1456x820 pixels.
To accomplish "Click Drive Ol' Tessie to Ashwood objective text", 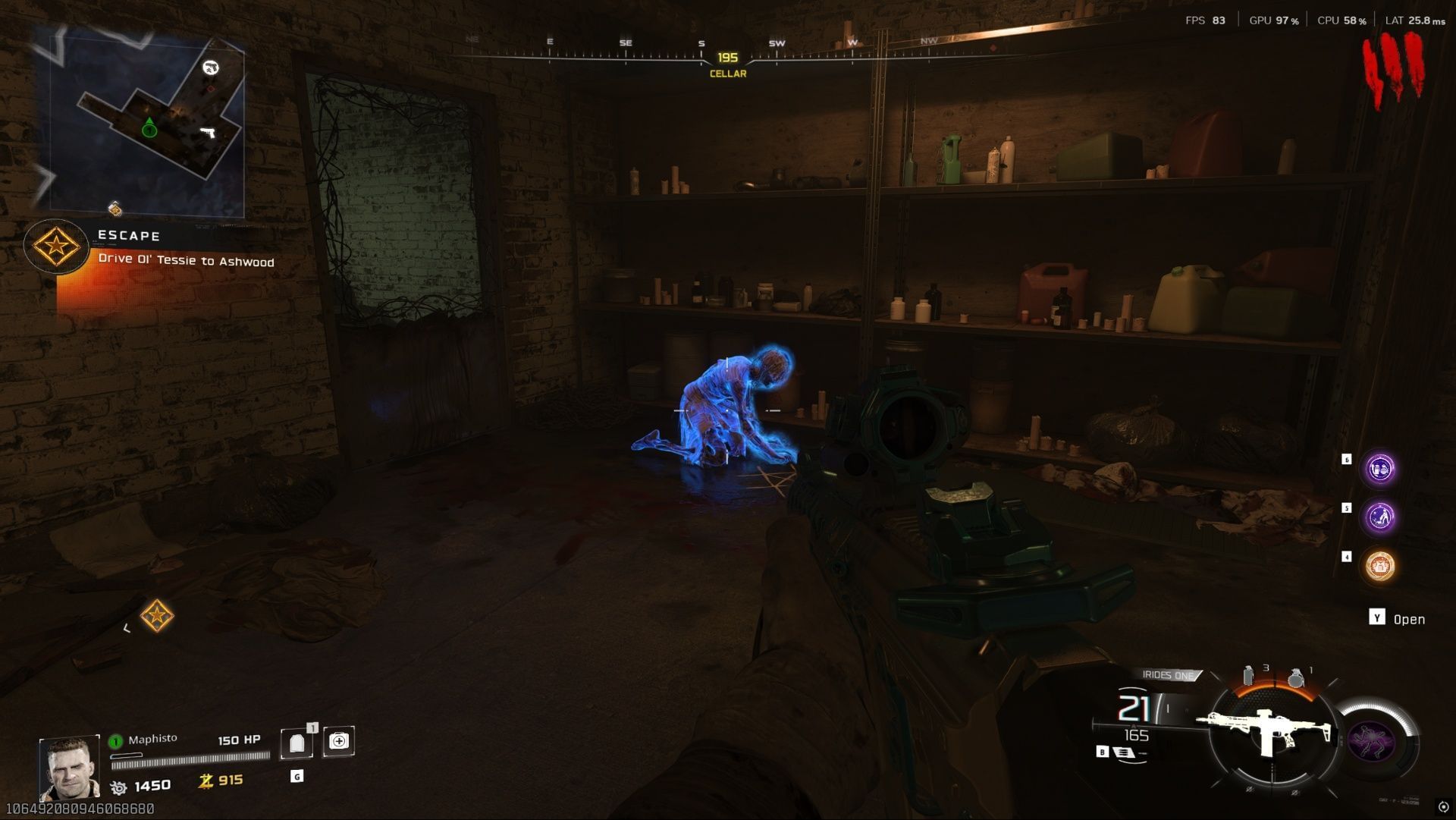I will [187, 262].
